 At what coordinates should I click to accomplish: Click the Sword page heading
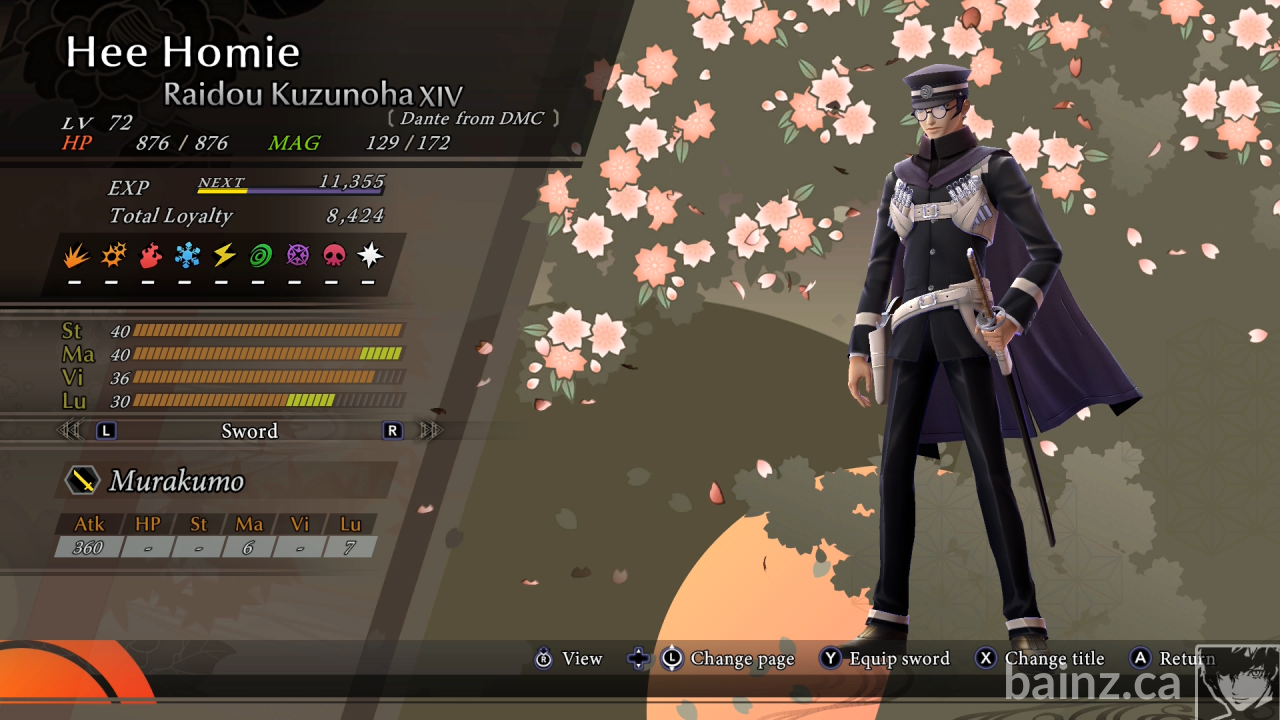[249, 431]
